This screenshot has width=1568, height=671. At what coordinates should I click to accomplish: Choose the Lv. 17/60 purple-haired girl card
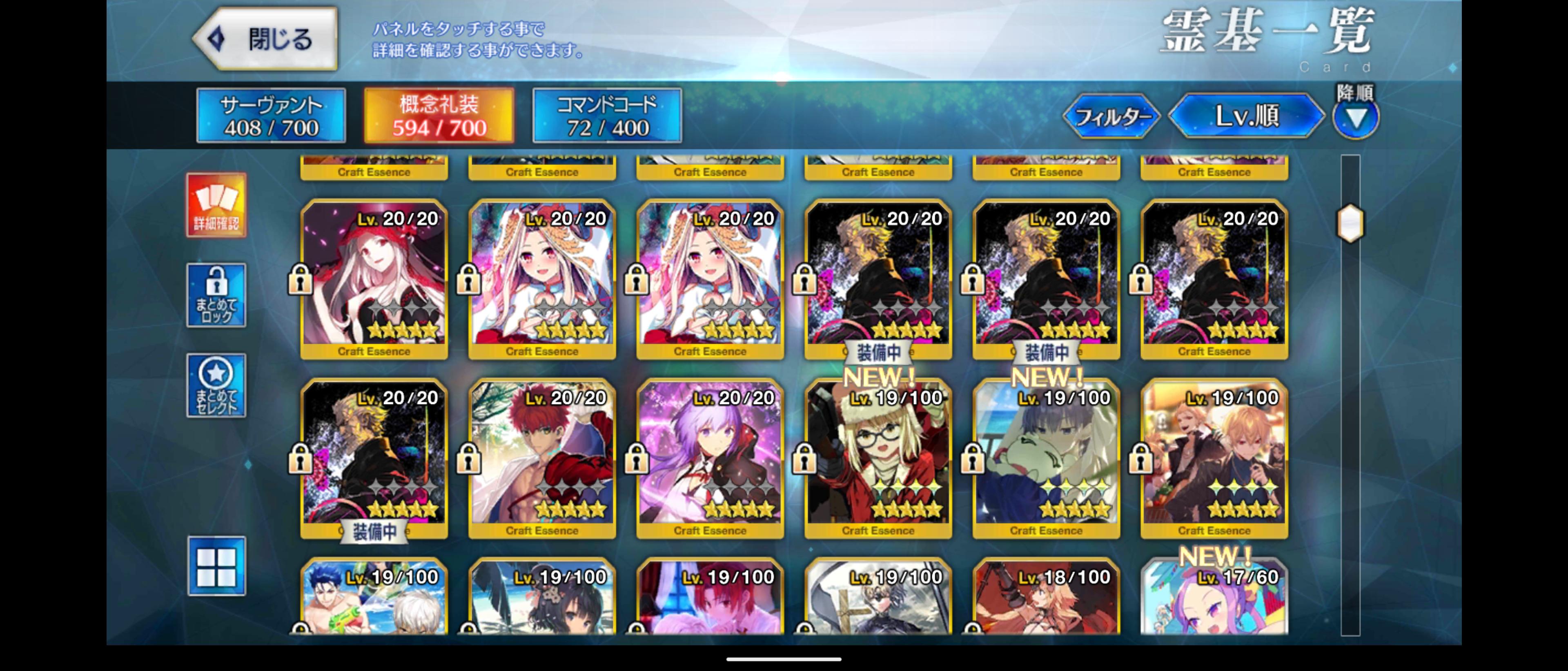tap(1214, 599)
